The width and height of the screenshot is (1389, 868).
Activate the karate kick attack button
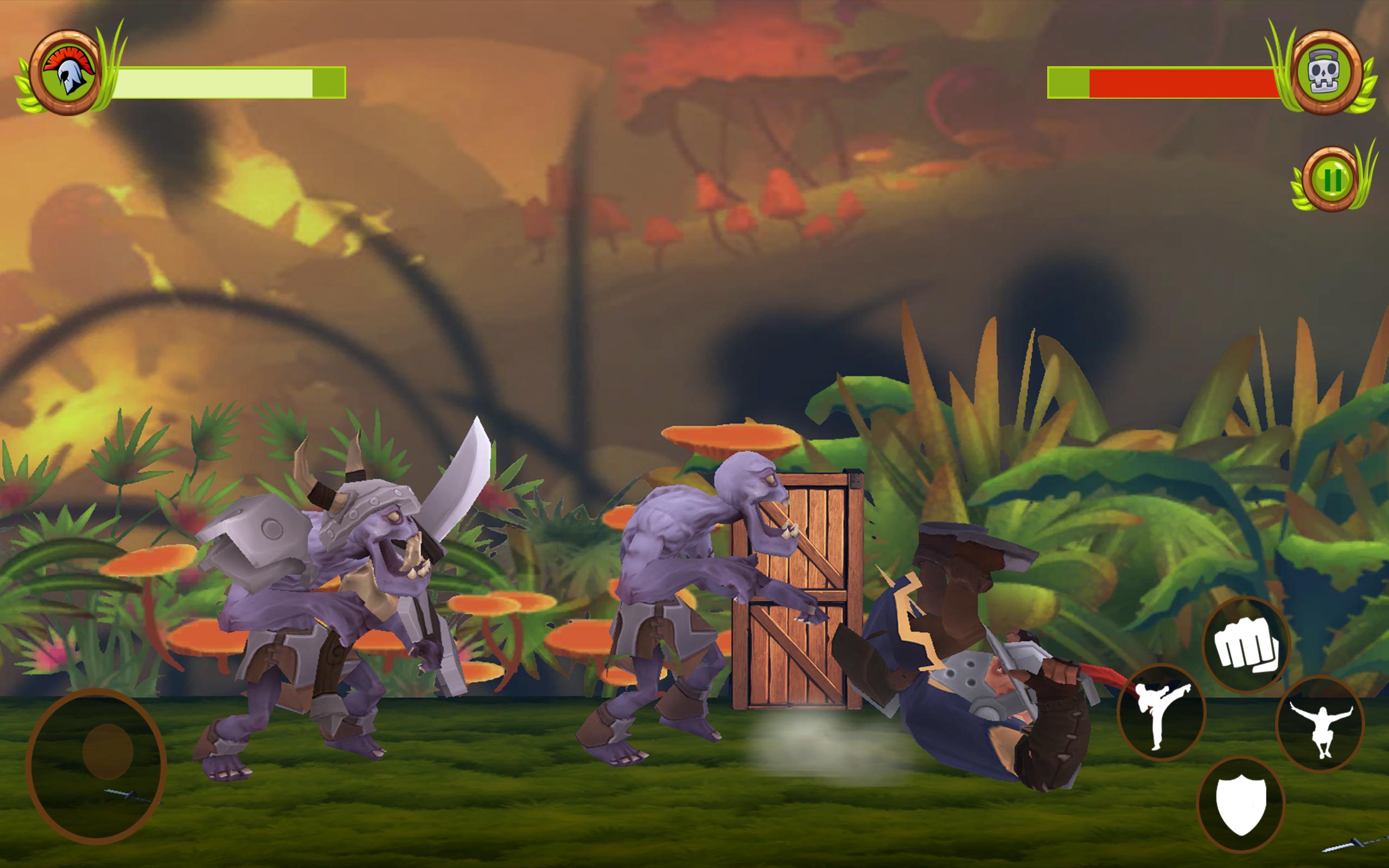[x=1161, y=713]
